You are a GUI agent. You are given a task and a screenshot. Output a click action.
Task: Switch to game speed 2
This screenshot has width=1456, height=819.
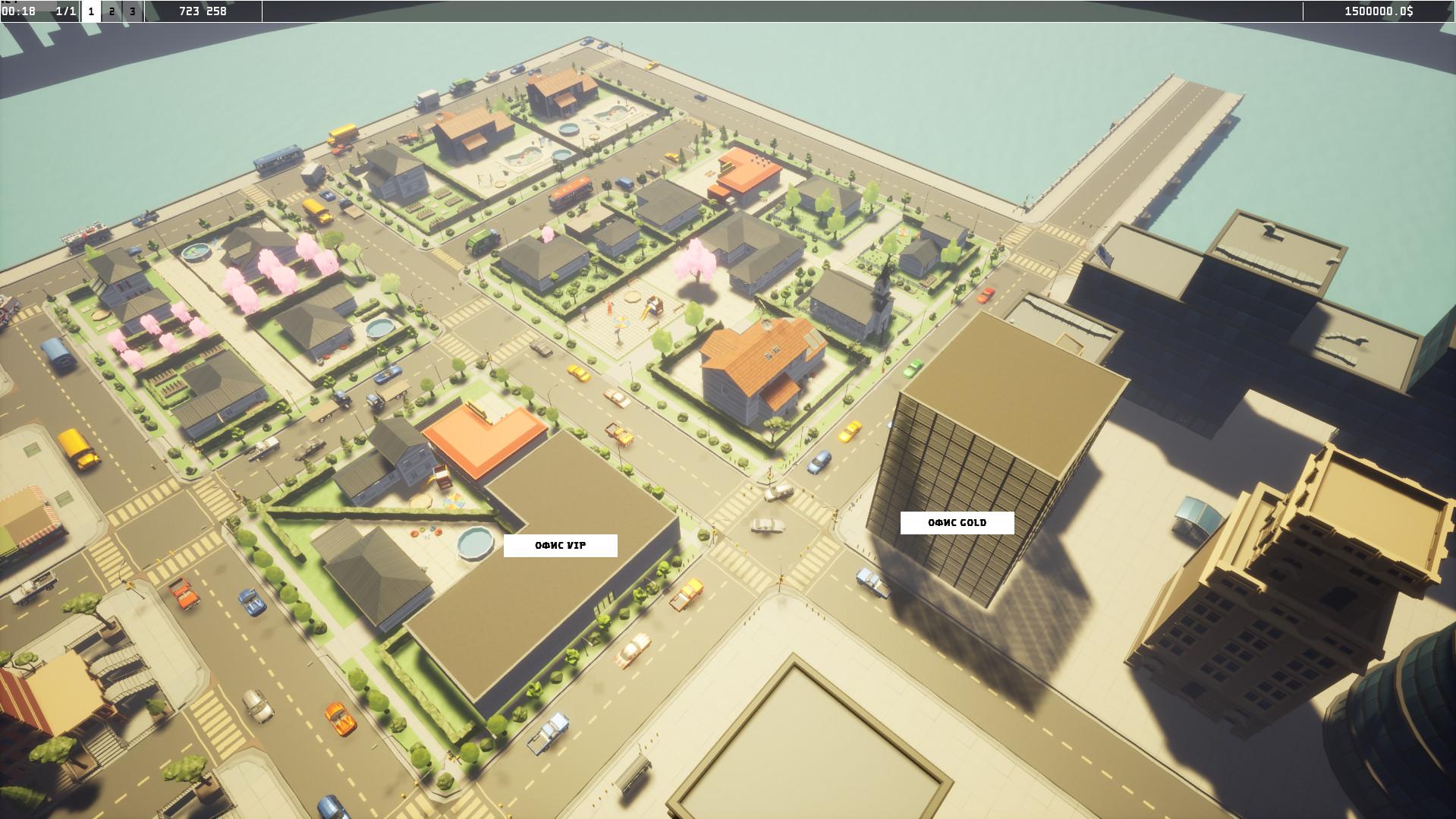pyautogui.click(x=112, y=11)
